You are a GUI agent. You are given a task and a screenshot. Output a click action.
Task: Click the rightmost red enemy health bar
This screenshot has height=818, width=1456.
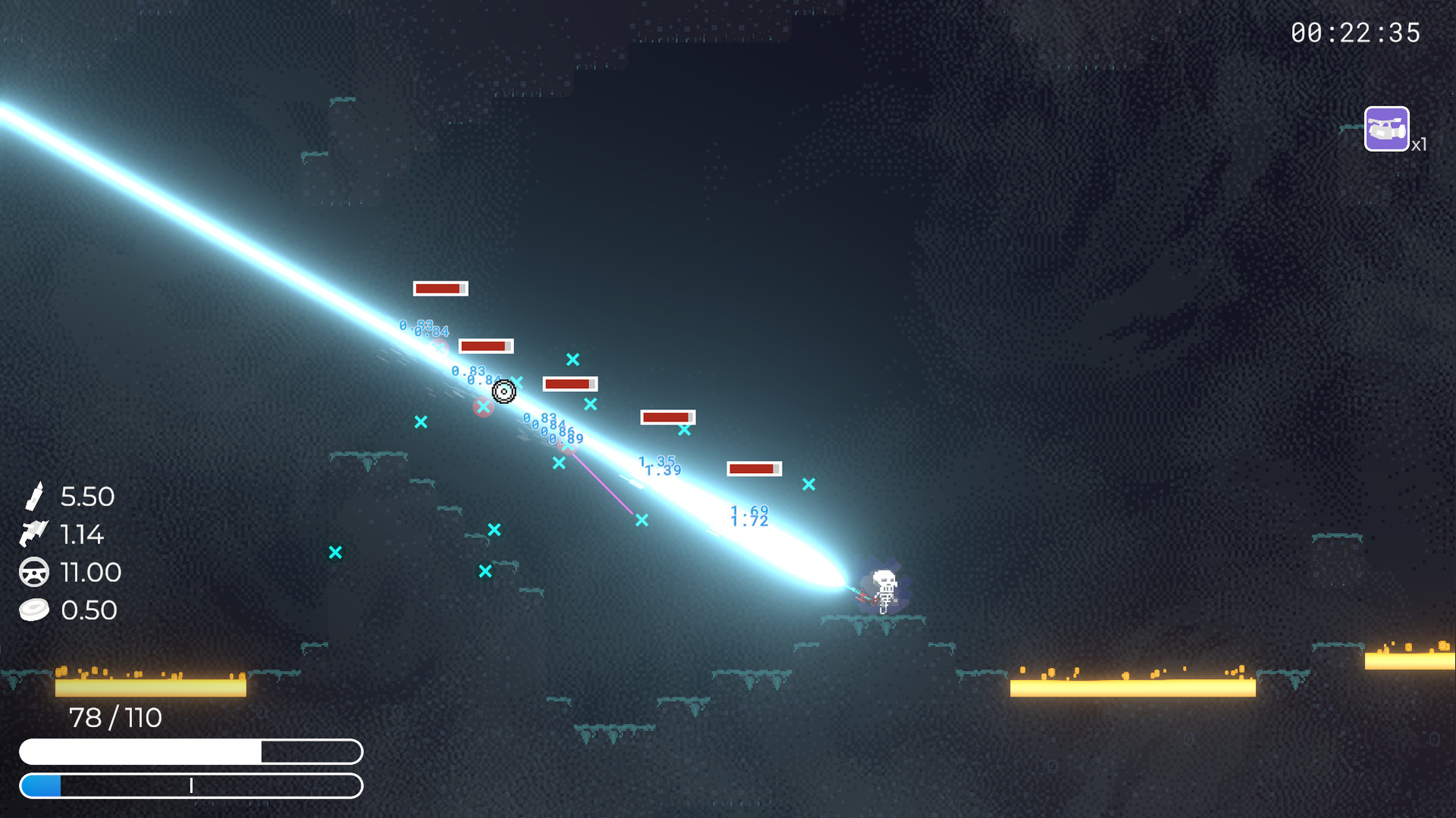753,469
